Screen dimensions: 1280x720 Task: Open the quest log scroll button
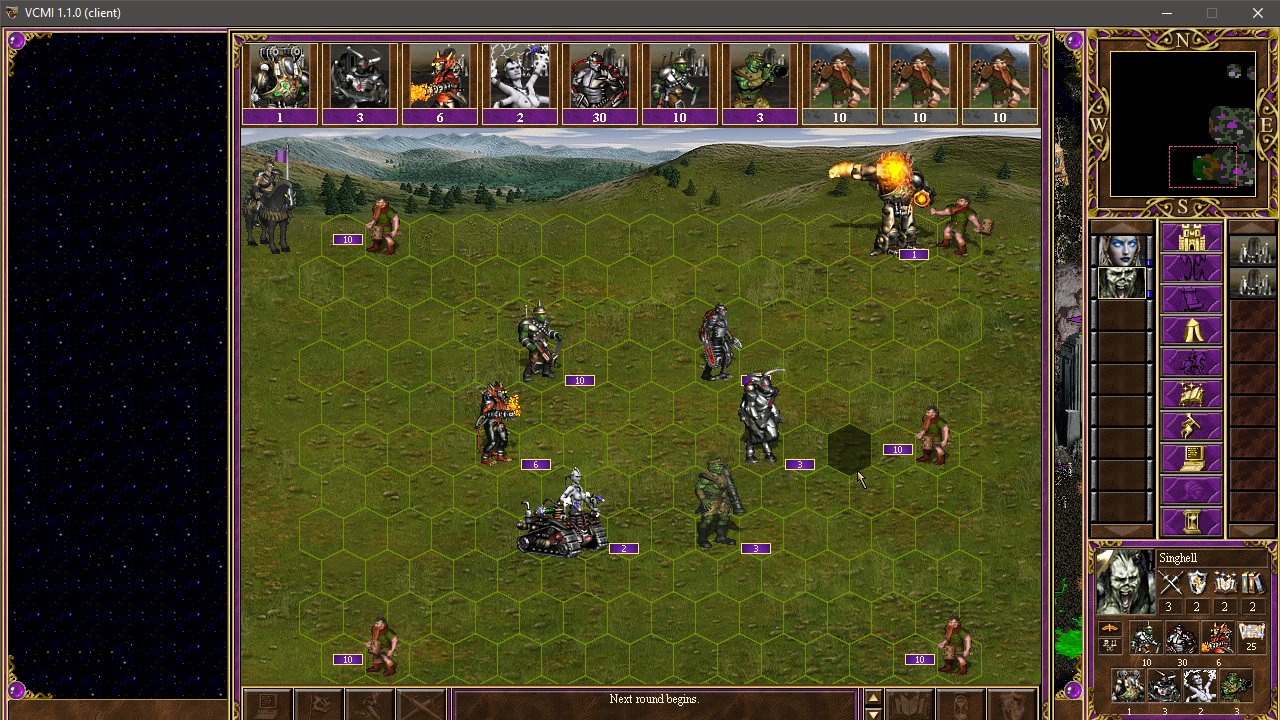click(1190, 300)
